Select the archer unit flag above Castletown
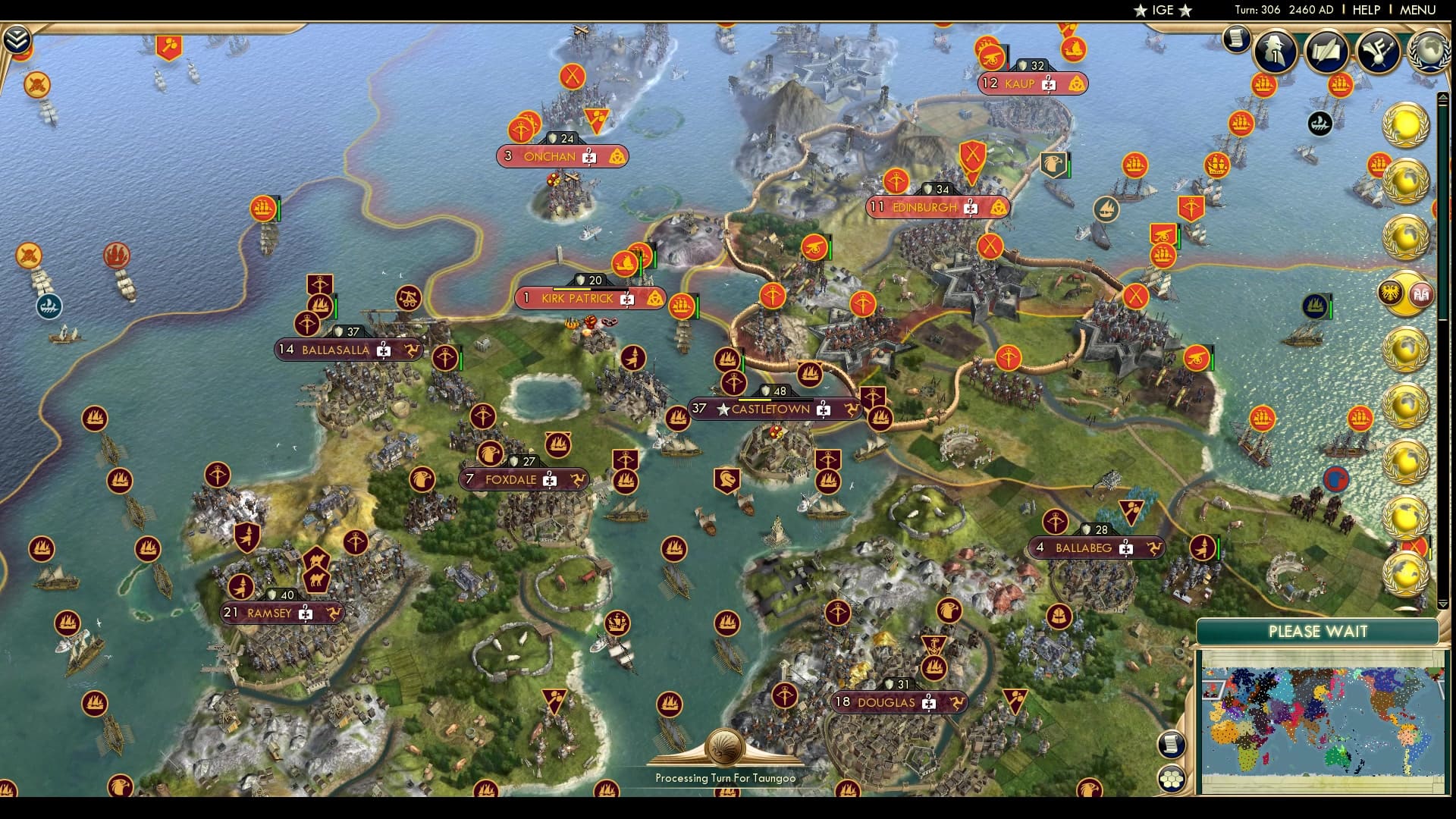 [x=734, y=381]
